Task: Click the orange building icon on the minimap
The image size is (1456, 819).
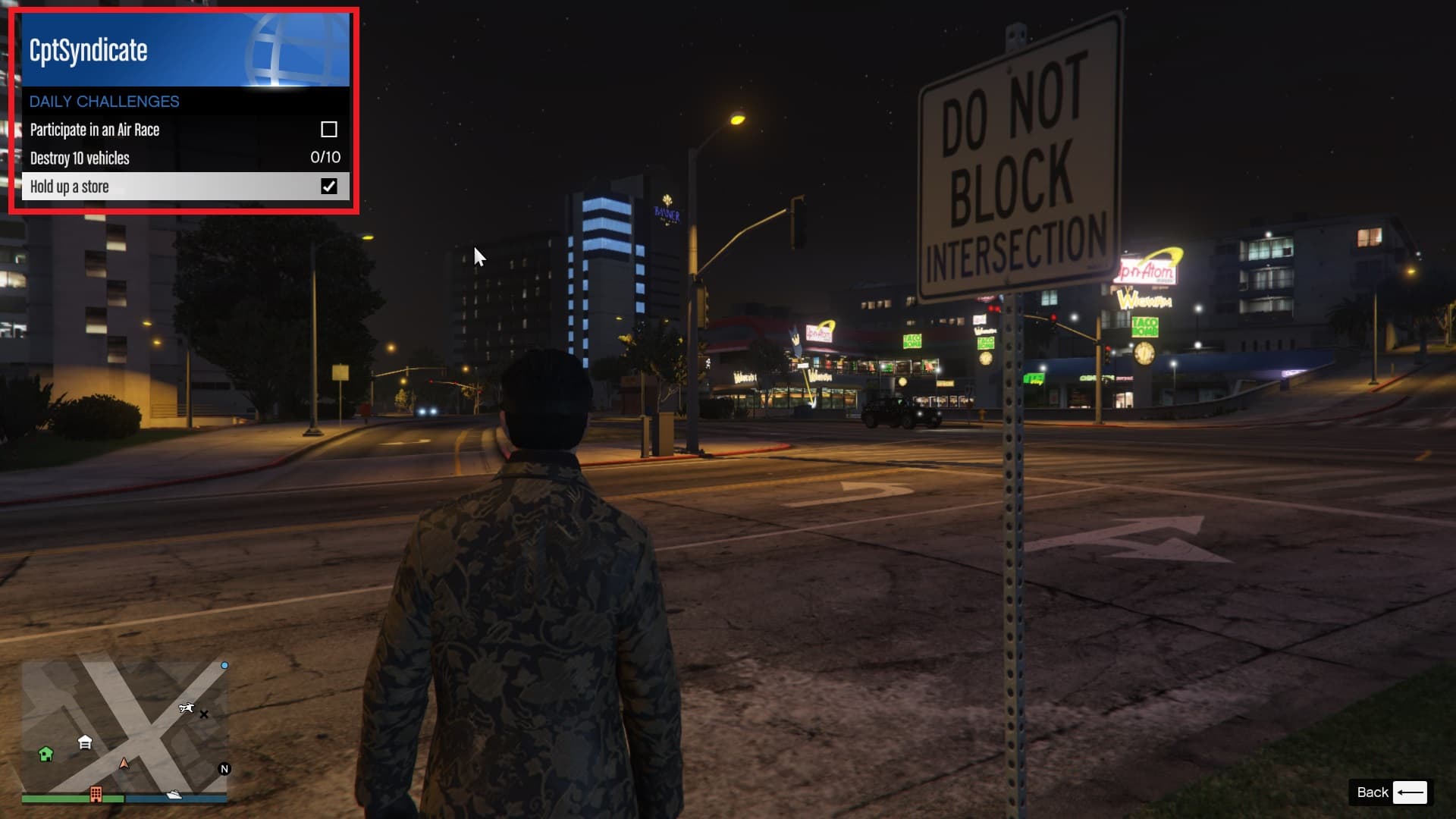Action: click(96, 794)
